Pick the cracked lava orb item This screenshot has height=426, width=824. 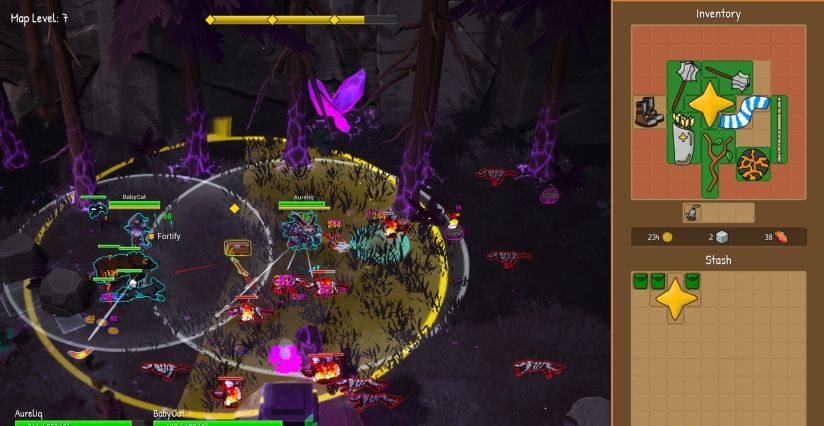[752, 164]
